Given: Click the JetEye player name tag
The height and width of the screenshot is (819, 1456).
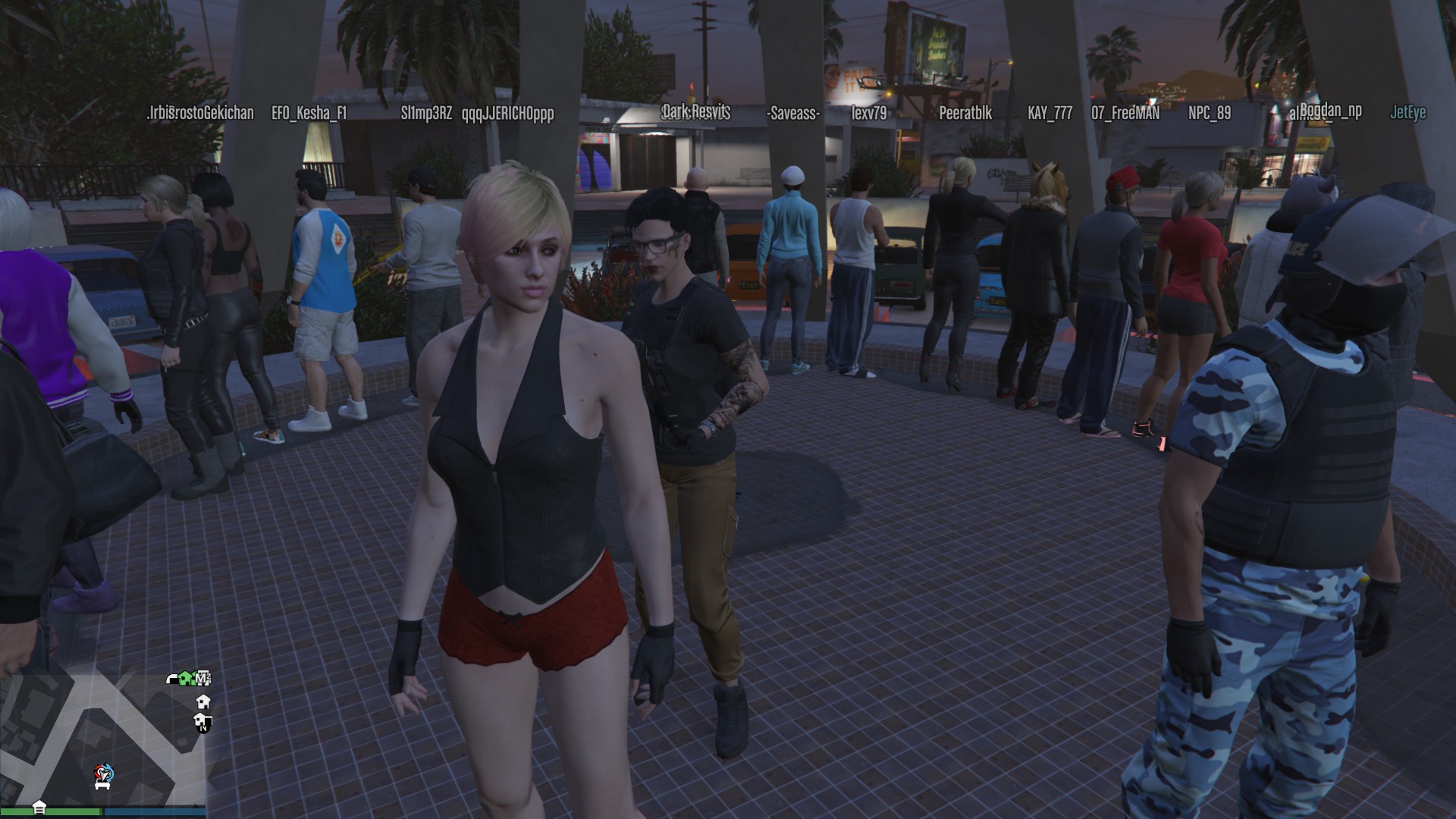Looking at the screenshot, I should [1407, 112].
